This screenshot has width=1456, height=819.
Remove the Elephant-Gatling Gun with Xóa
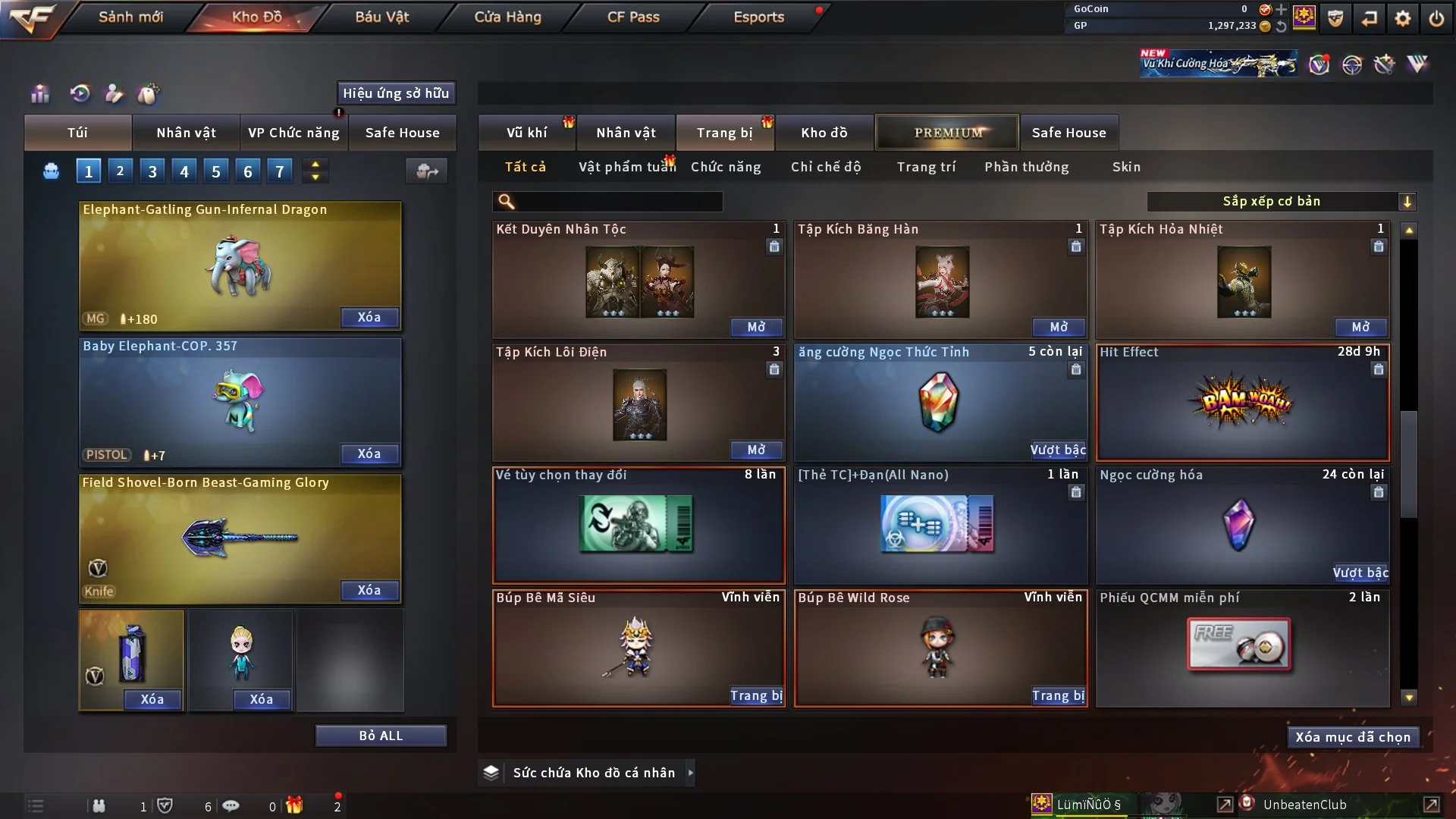click(x=369, y=317)
